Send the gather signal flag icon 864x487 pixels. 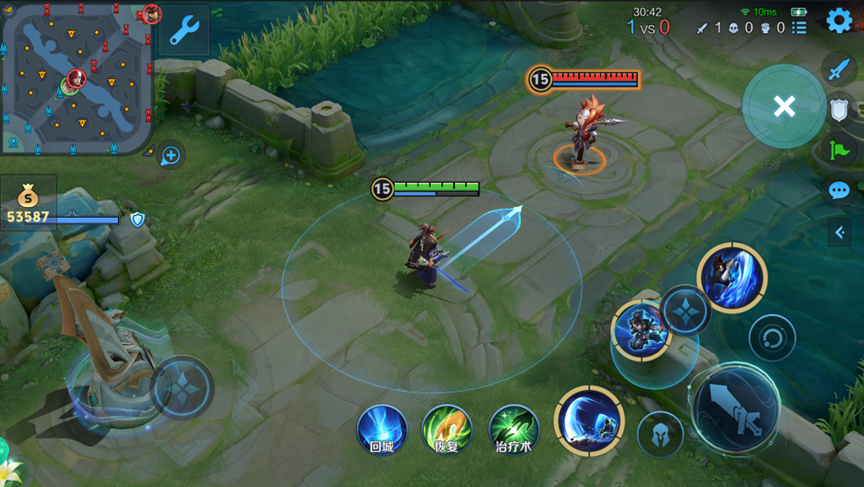point(838,151)
